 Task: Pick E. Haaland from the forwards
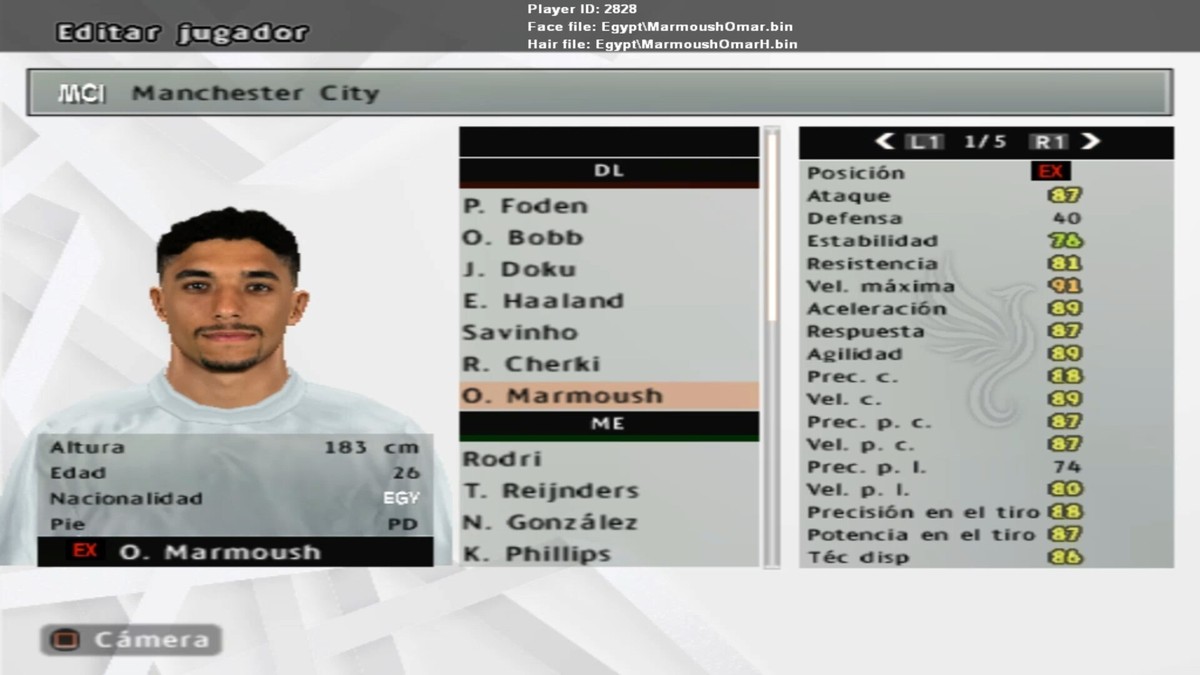(x=608, y=301)
